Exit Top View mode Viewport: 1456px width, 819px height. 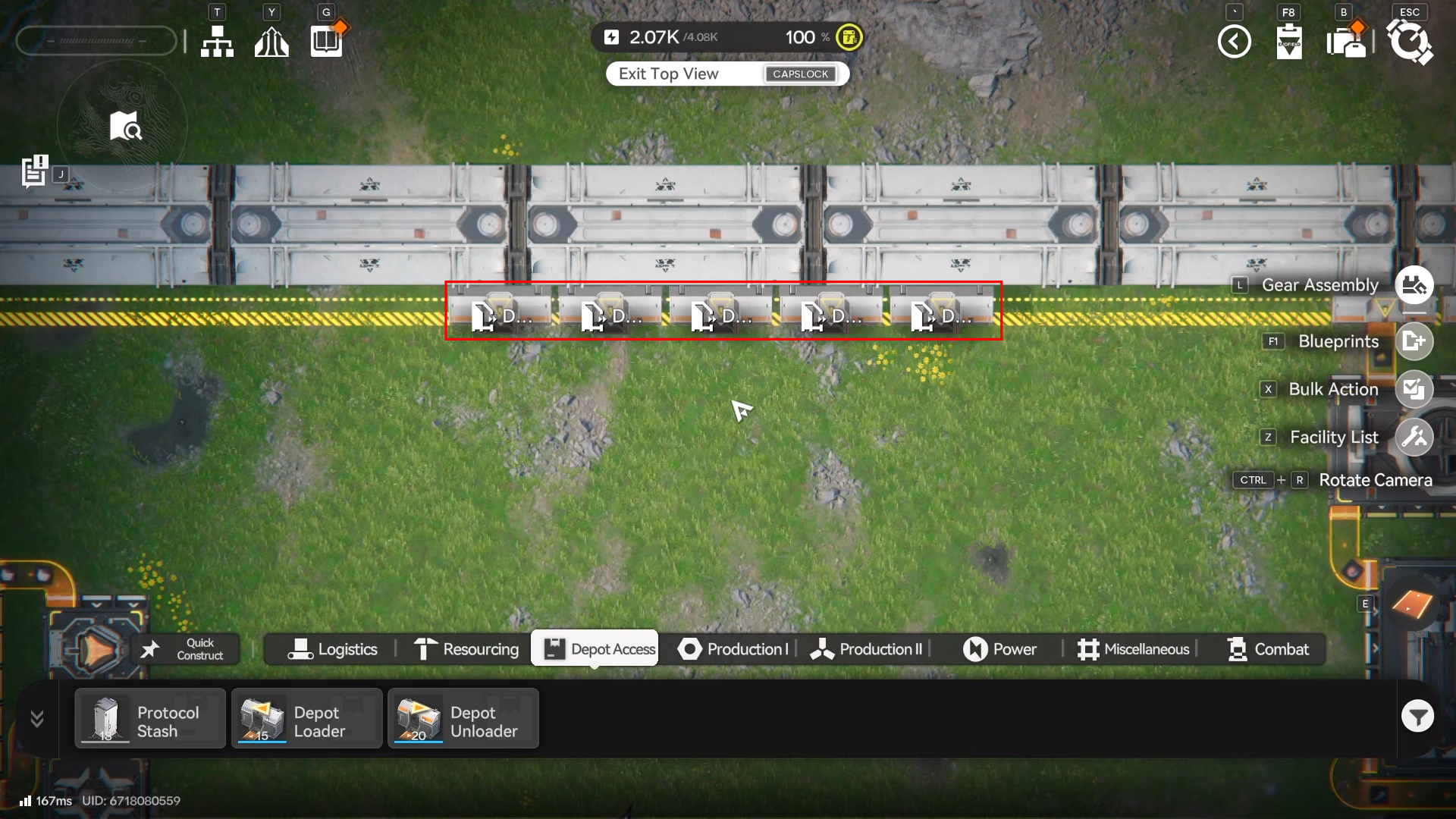pyautogui.click(x=726, y=74)
